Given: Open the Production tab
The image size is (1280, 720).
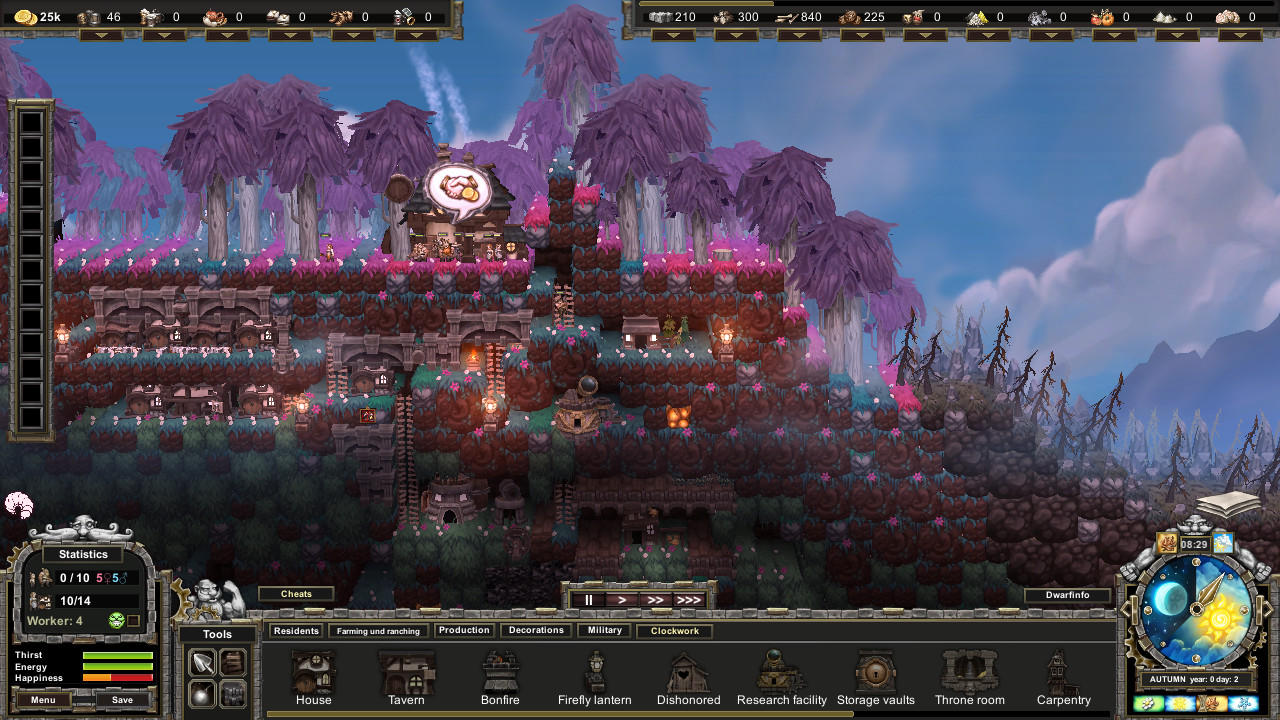Looking at the screenshot, I should click(464, 631).
